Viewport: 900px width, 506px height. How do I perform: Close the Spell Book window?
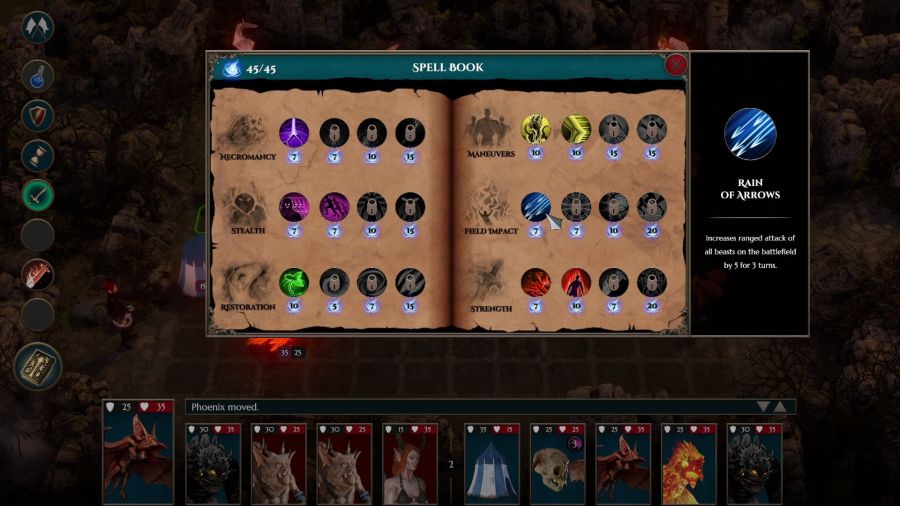[676, 66]
